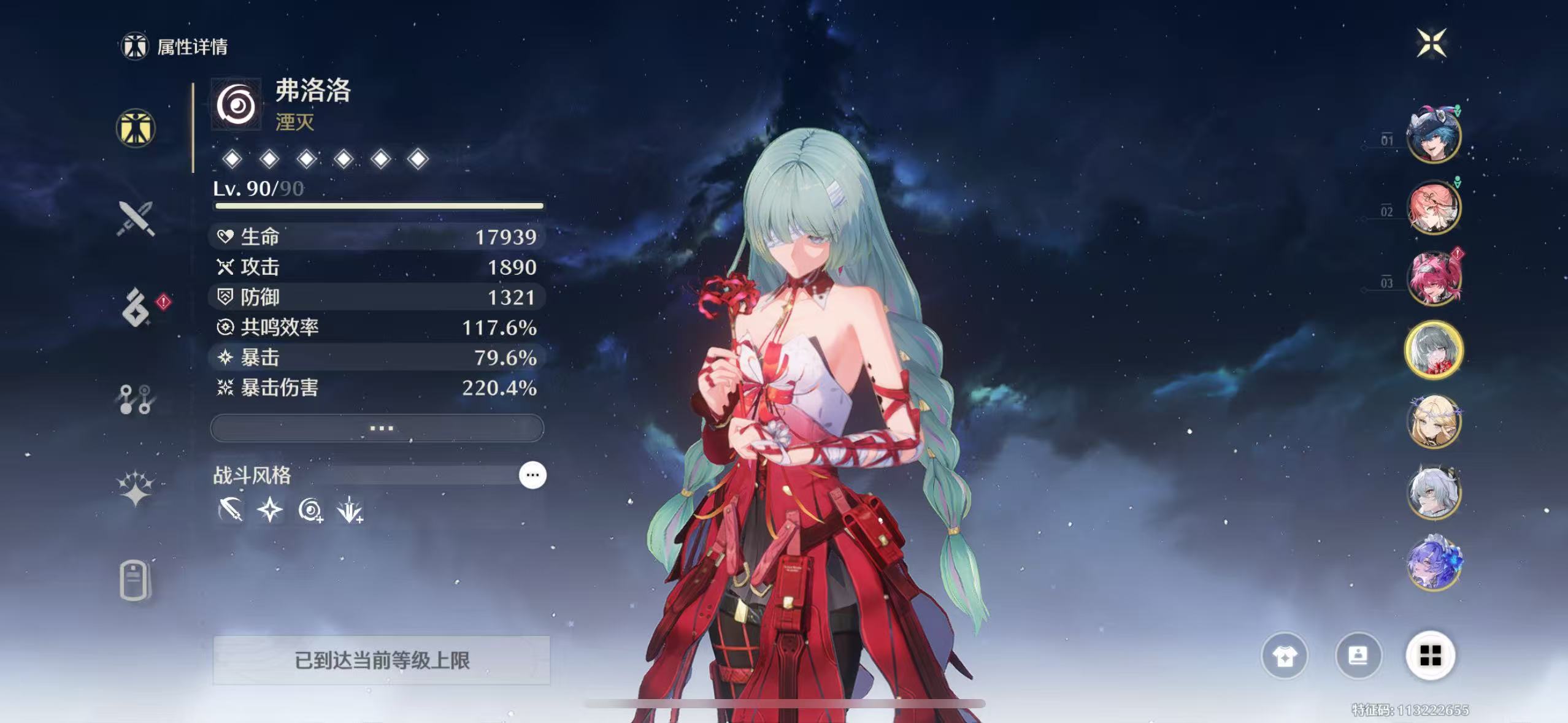Close the attribute details screen
Image resolution: width=1568 pixels, height=723 pixels.
tap(1432, 43)
